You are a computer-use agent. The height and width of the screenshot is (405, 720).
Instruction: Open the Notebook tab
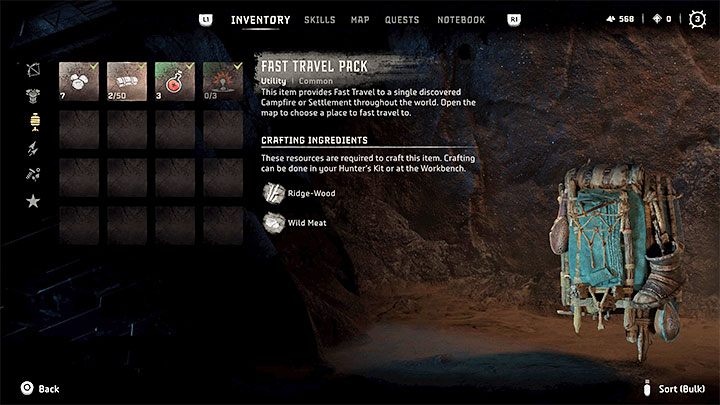[x=461, y=20]
